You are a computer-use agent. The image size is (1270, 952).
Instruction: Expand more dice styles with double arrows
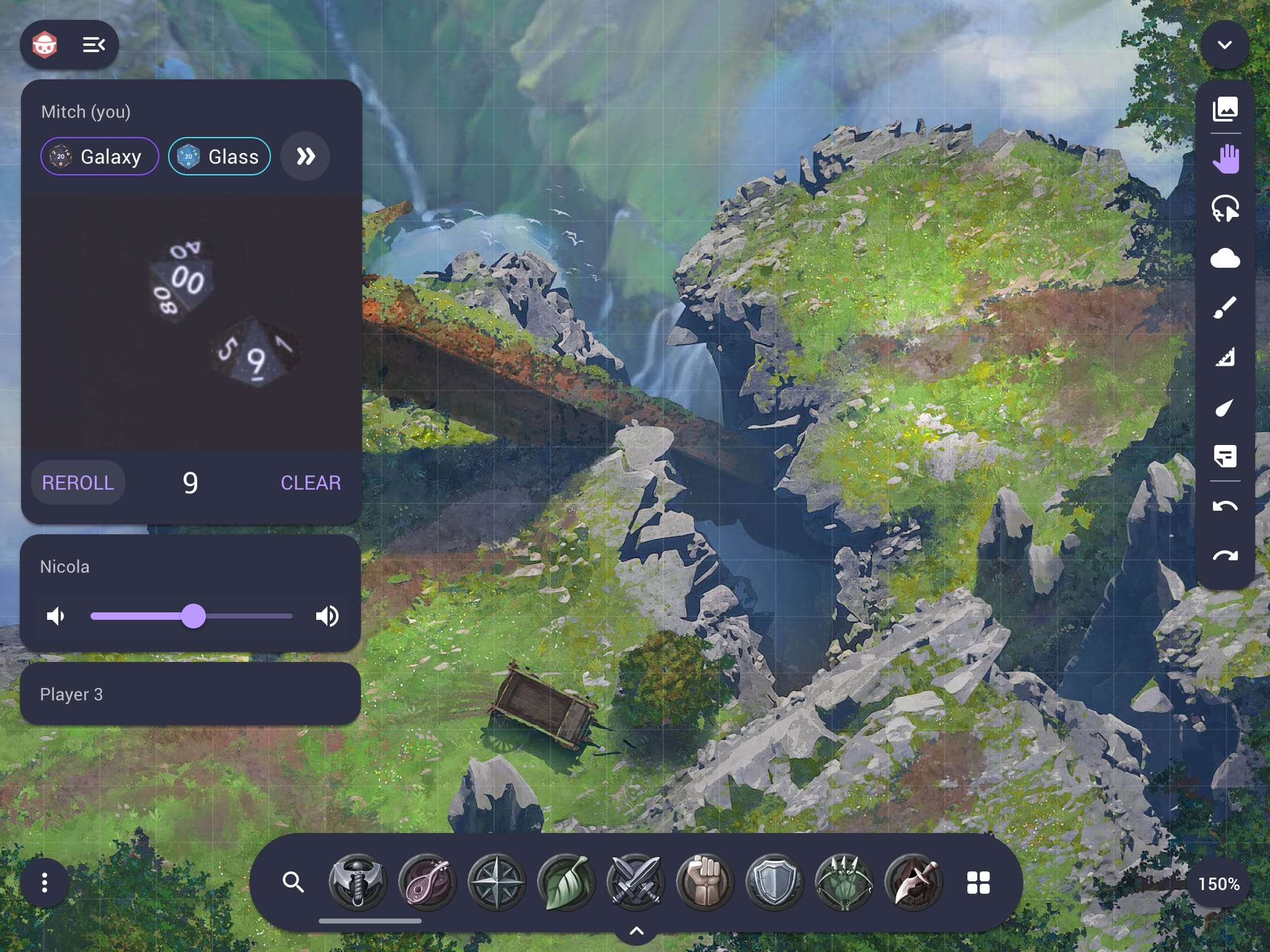pyautogui.click(x=305, y=157)
